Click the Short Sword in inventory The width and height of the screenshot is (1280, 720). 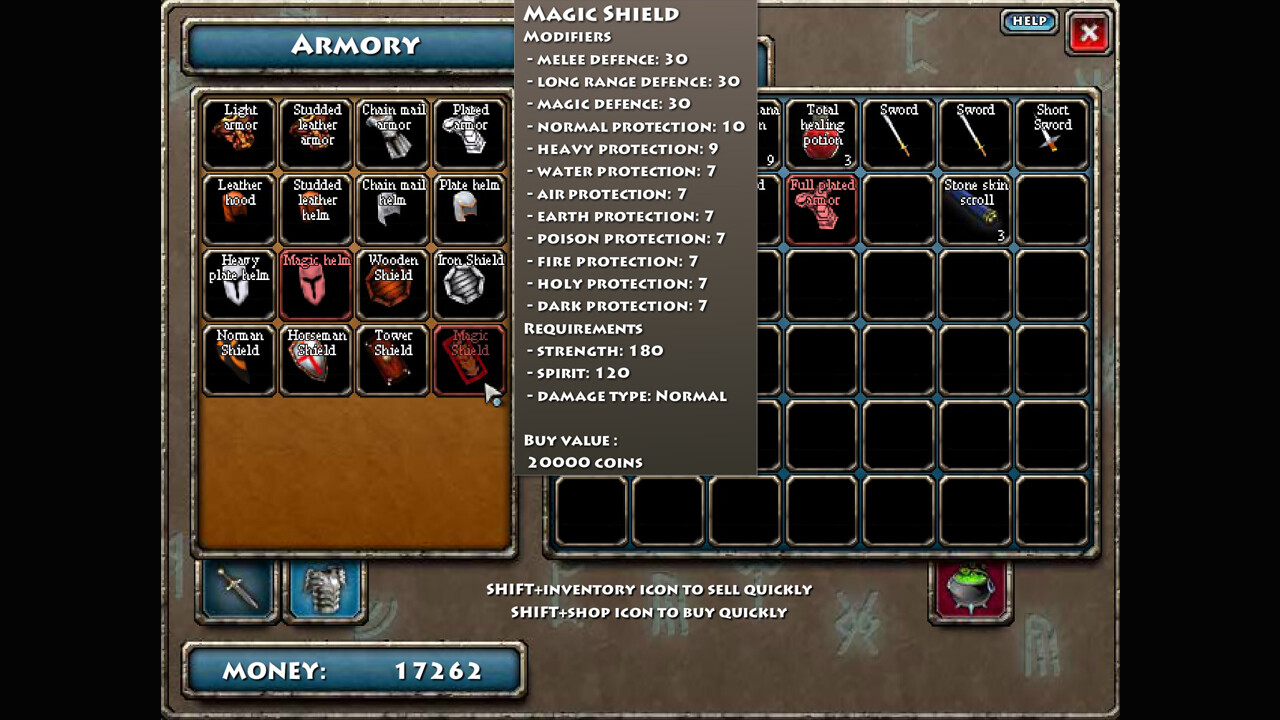[x=1051, y=133]
